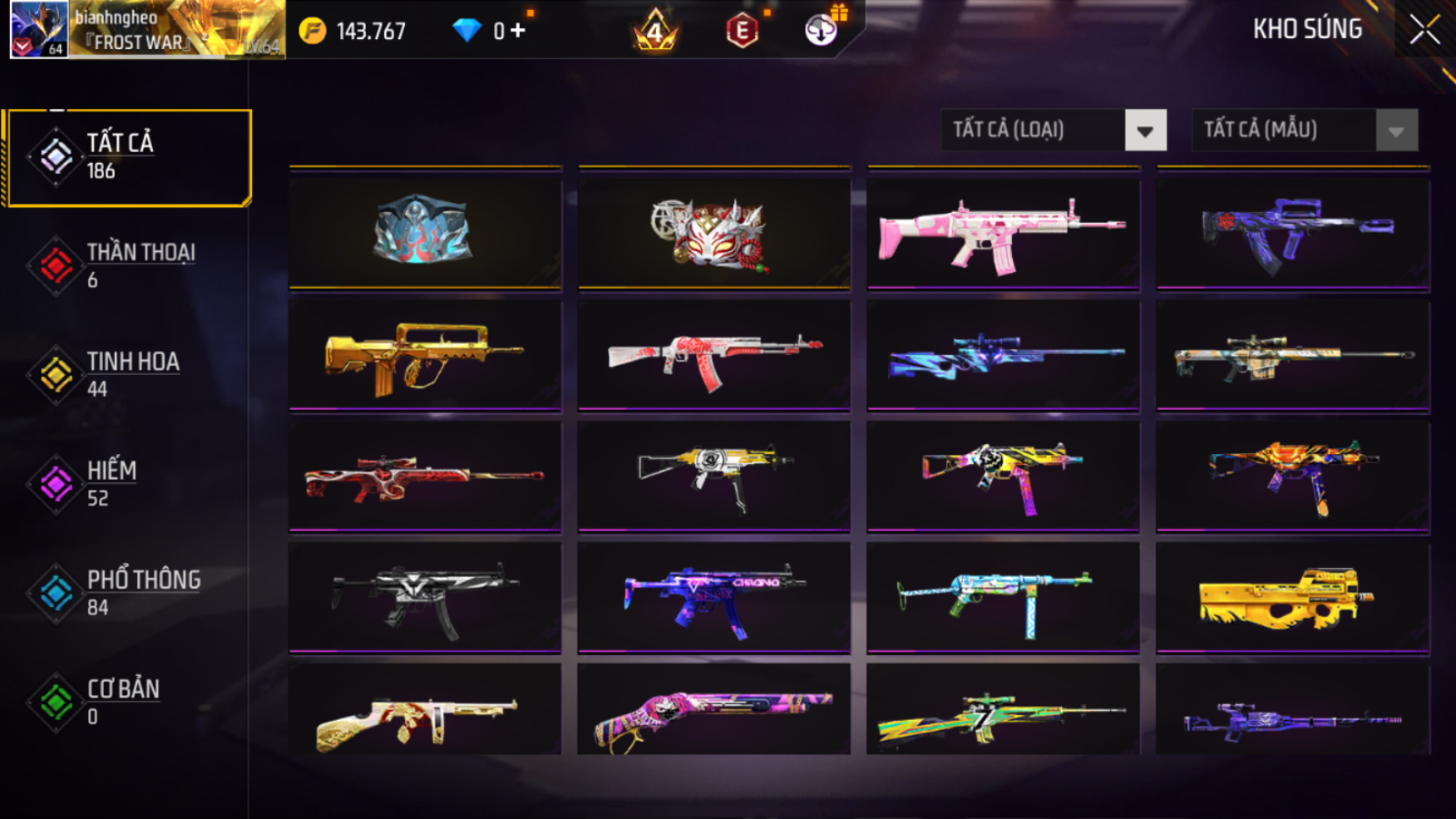1456x819 pixels.
Task: Pick the golden FAMAS skin
Action: 425,356
